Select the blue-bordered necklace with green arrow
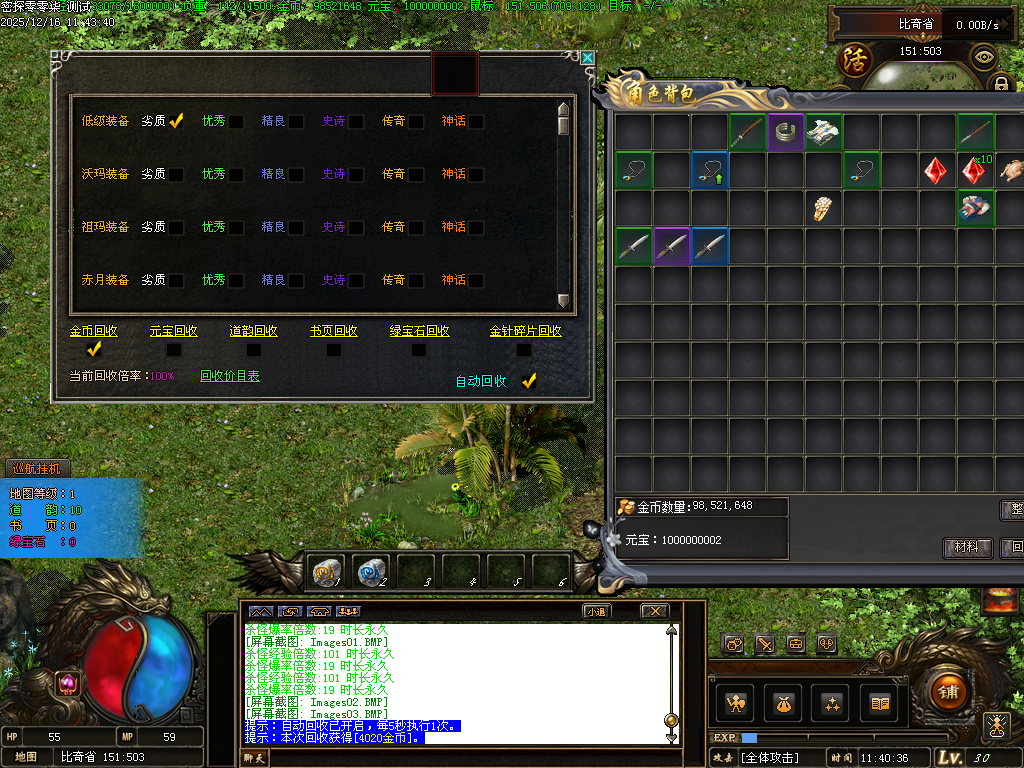The height and width of the screenshot is (768, 1024). click(710, 170)
